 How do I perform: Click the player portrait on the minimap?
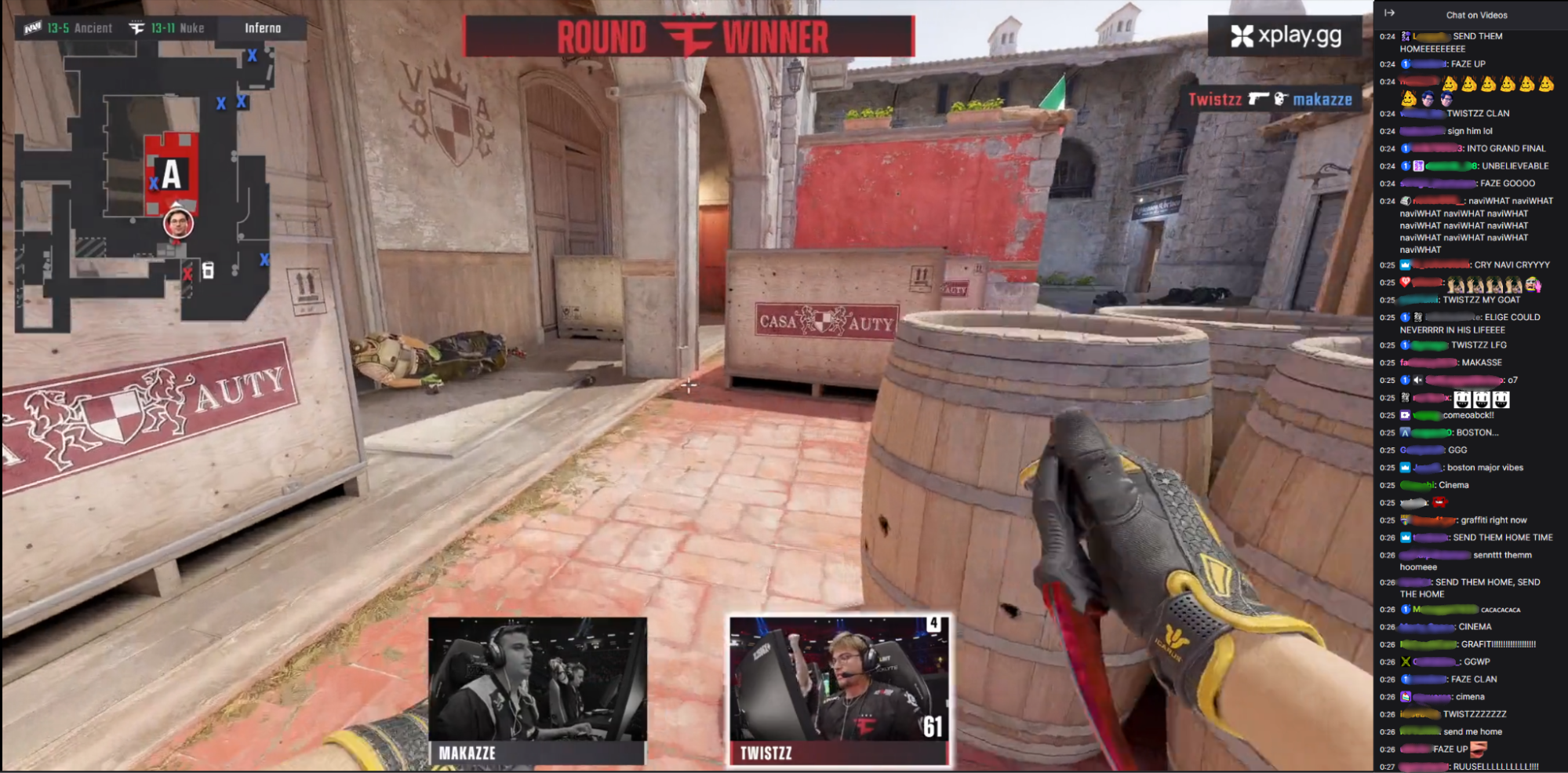click(178, 224)
